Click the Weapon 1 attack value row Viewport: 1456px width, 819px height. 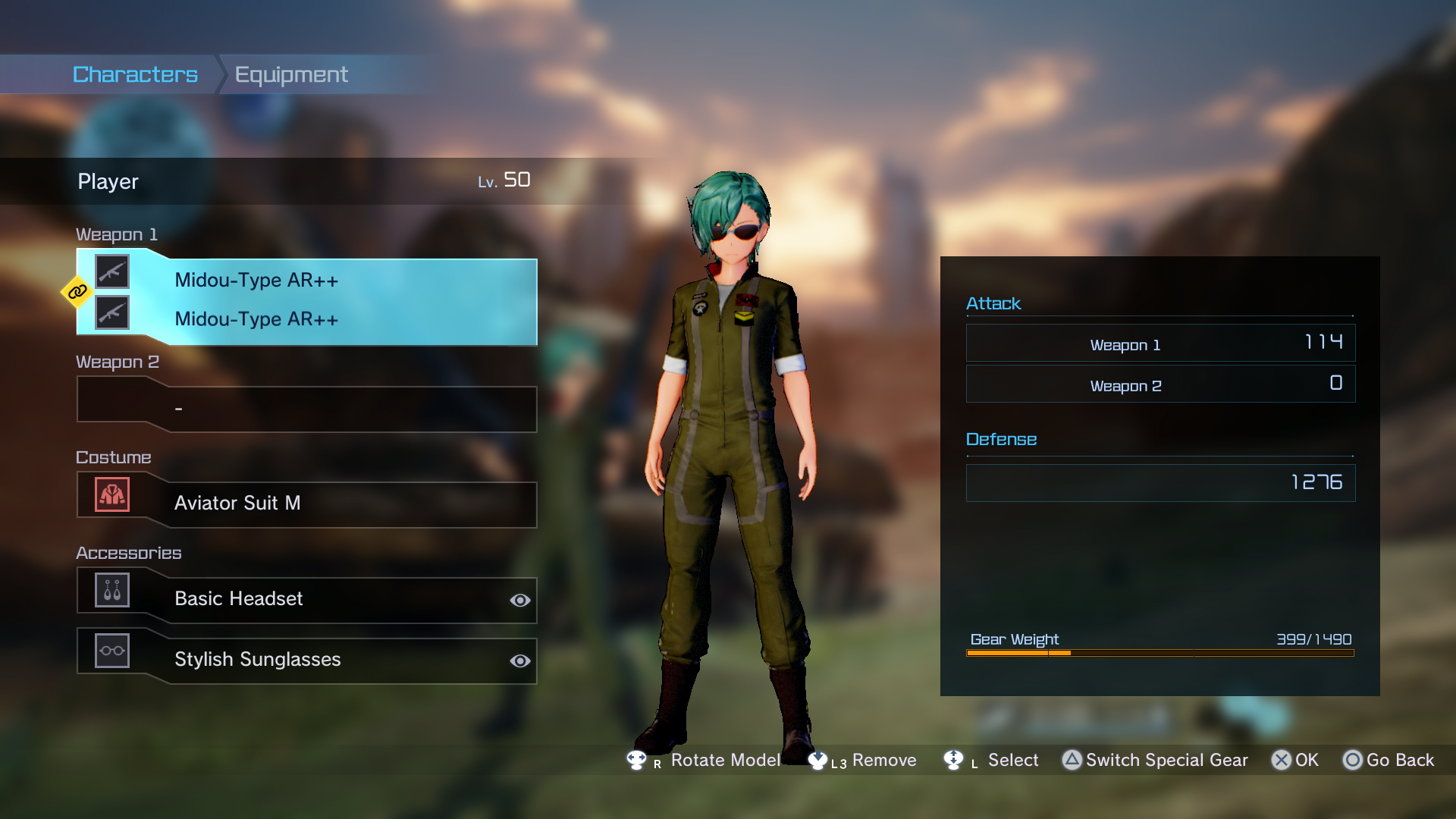click(1159, 343)
